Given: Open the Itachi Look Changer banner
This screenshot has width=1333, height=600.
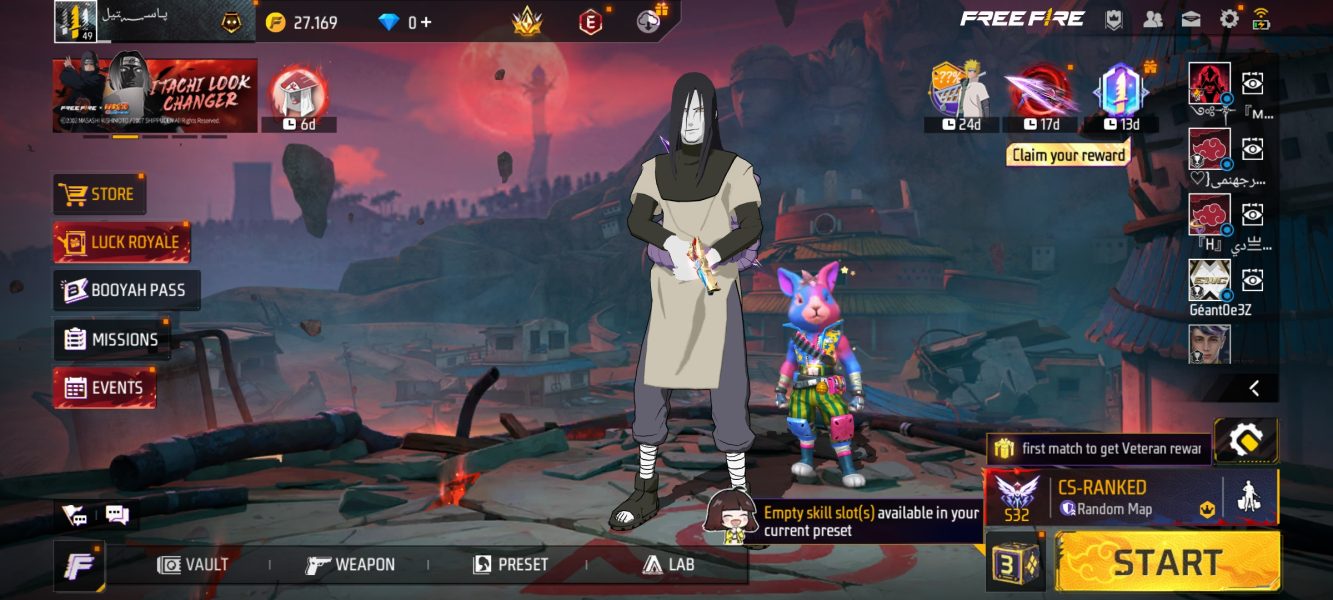Looking at the screenshot, I should [x=155, y=95].
